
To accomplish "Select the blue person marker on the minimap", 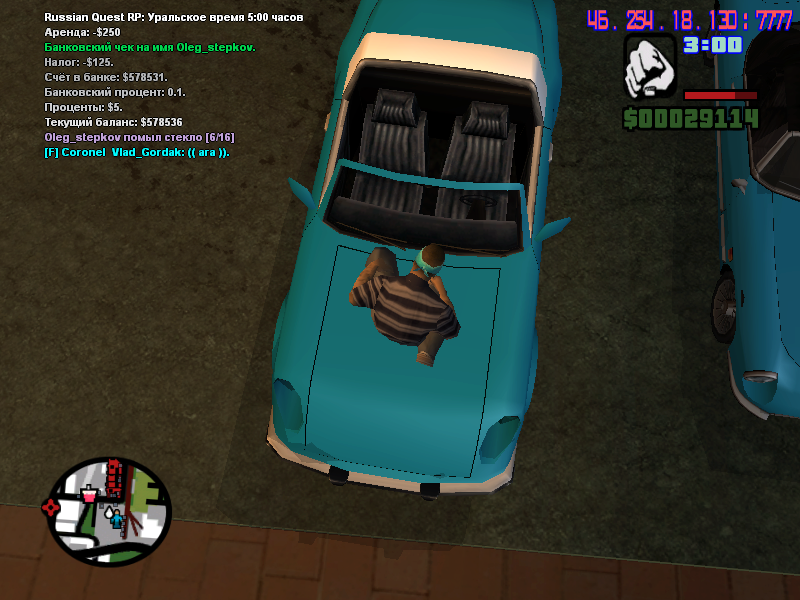I will pos(118,519).
